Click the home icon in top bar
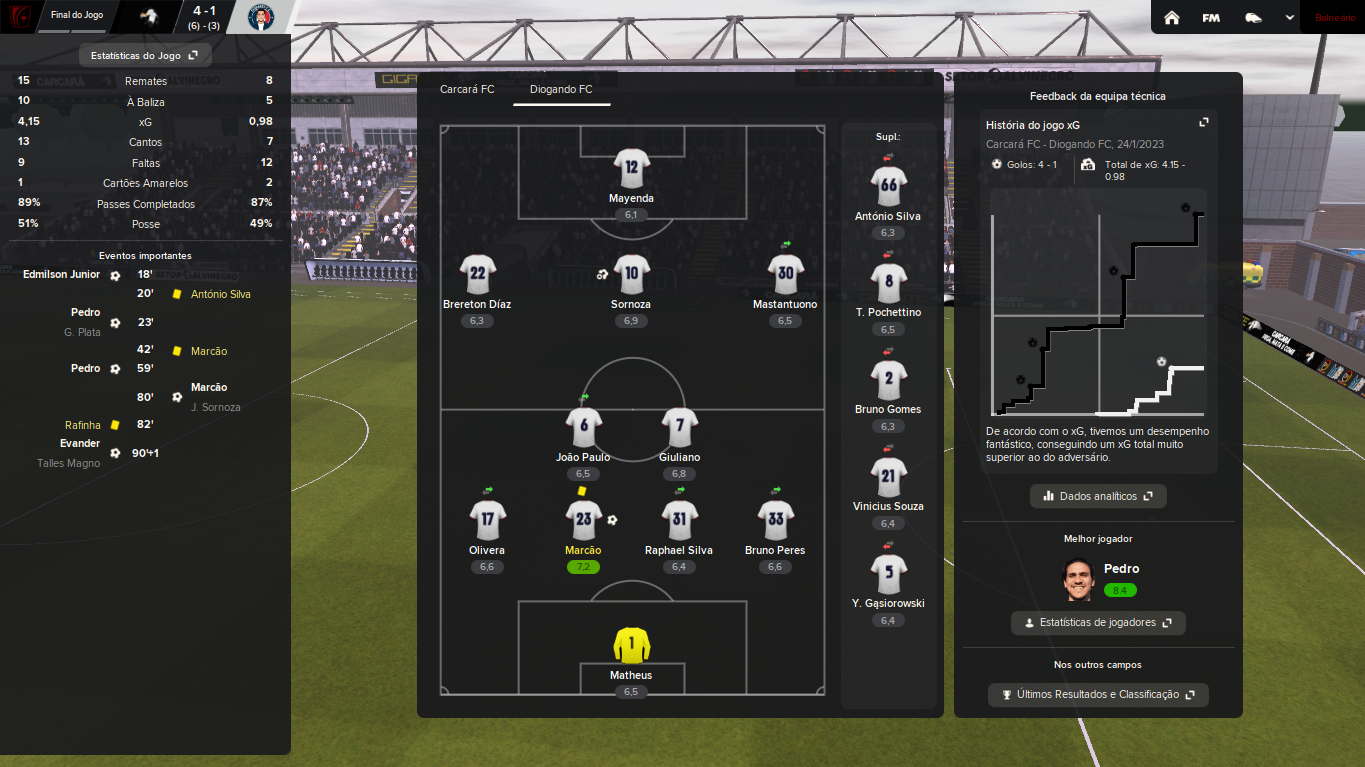Image resolution: width=1365 pixels, height=767 pixels. pos(1172,17)
